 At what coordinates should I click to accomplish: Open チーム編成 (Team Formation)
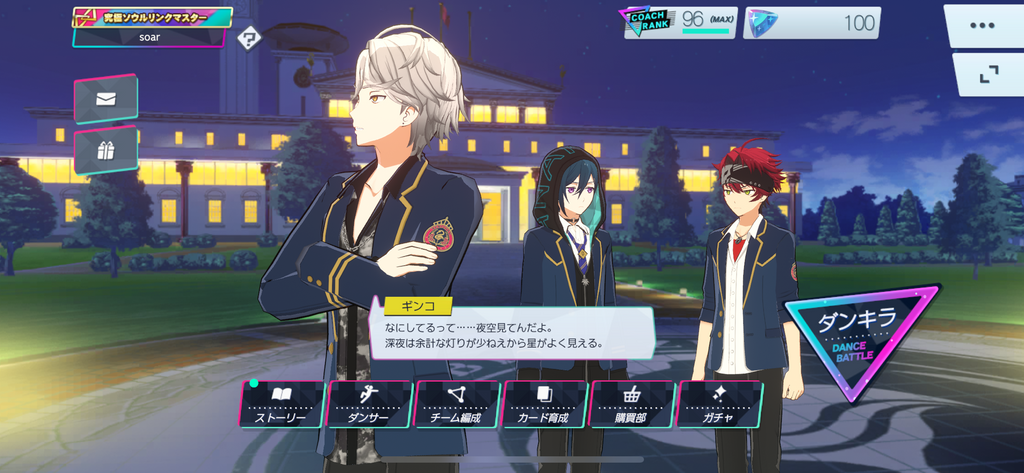(x=457, y=404)
